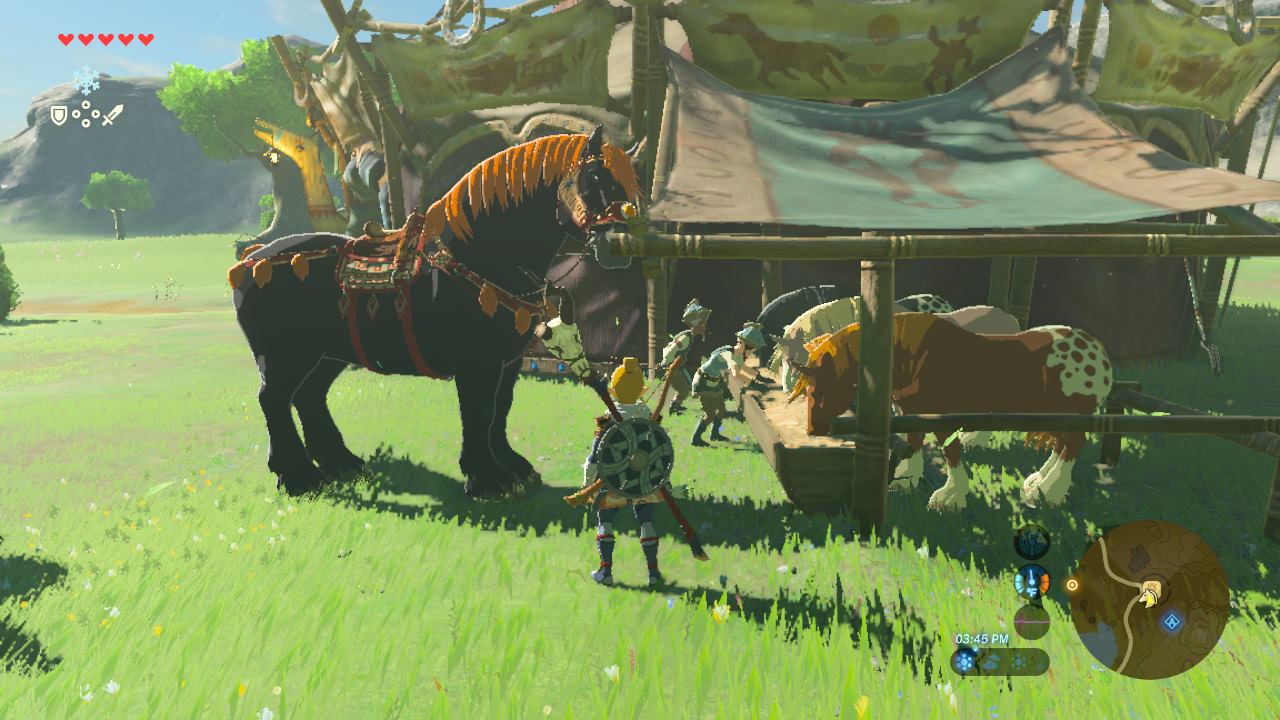Toggle the left arrow on the D-pad indicator
Viewport: 1280px width, 720px height.
pos(75,114)
